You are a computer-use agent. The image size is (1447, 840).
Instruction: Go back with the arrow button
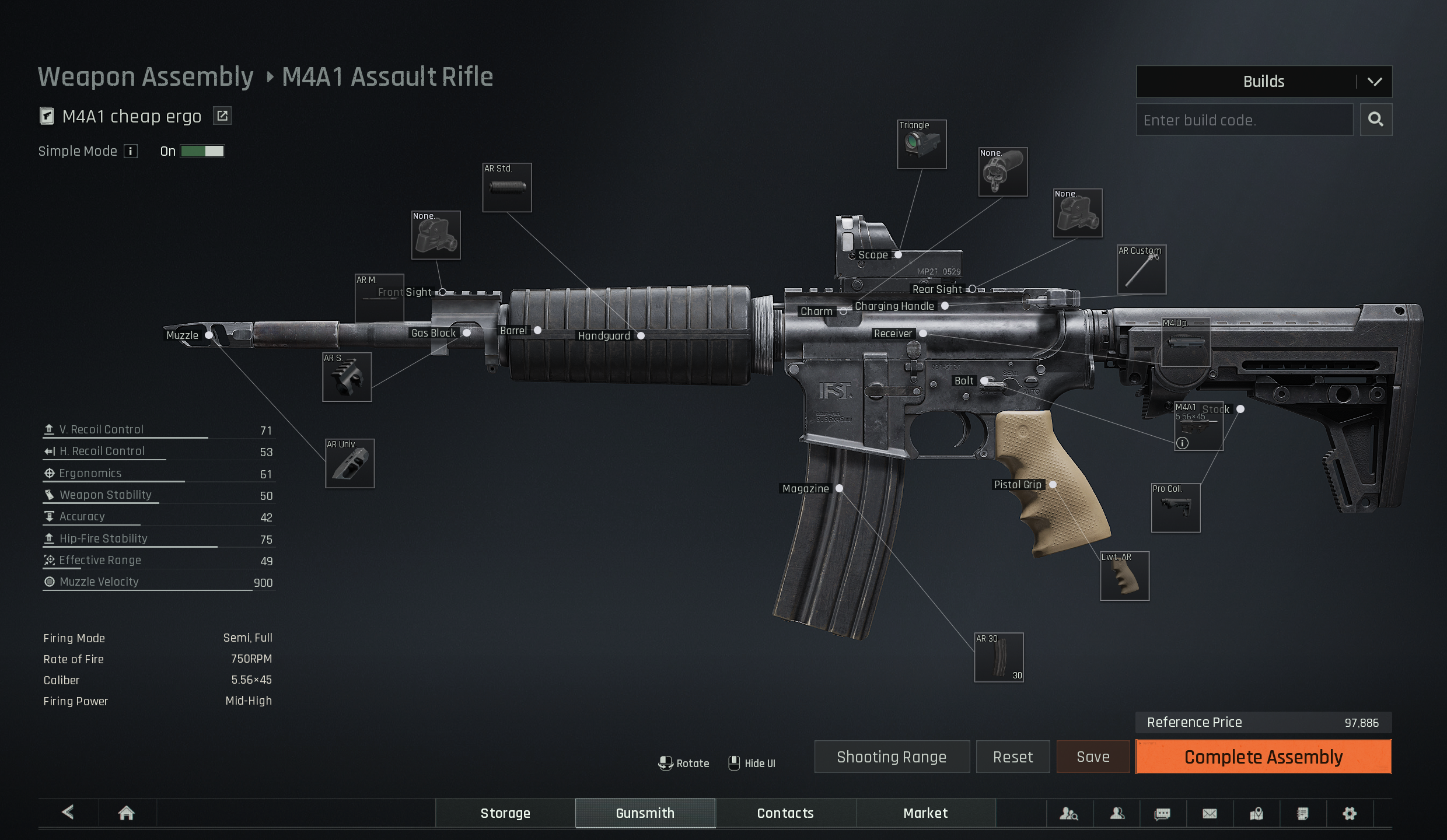(x=68, y=812)
